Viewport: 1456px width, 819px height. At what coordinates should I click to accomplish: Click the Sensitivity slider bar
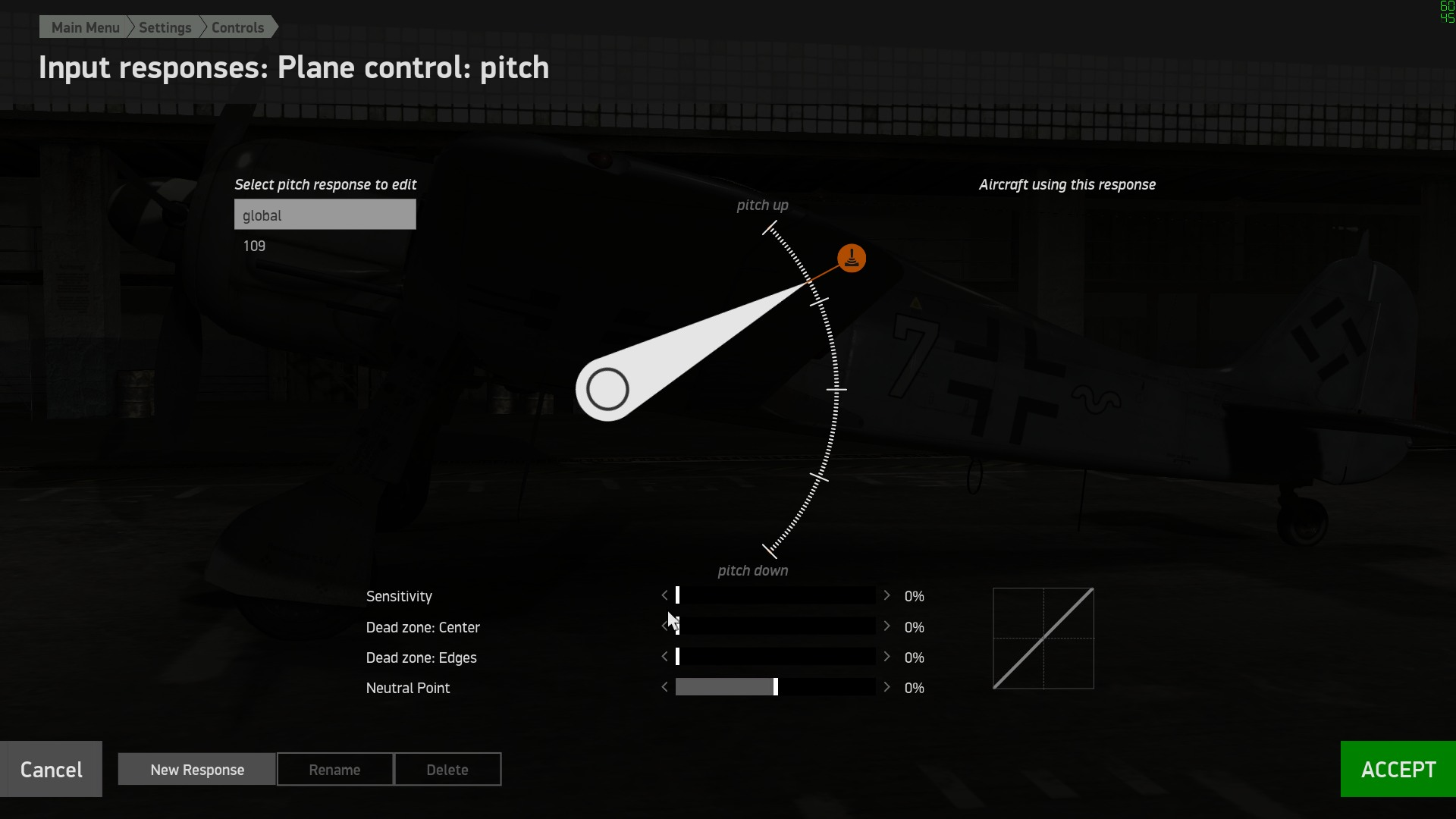pyautogui.click(x=775, y=596)
